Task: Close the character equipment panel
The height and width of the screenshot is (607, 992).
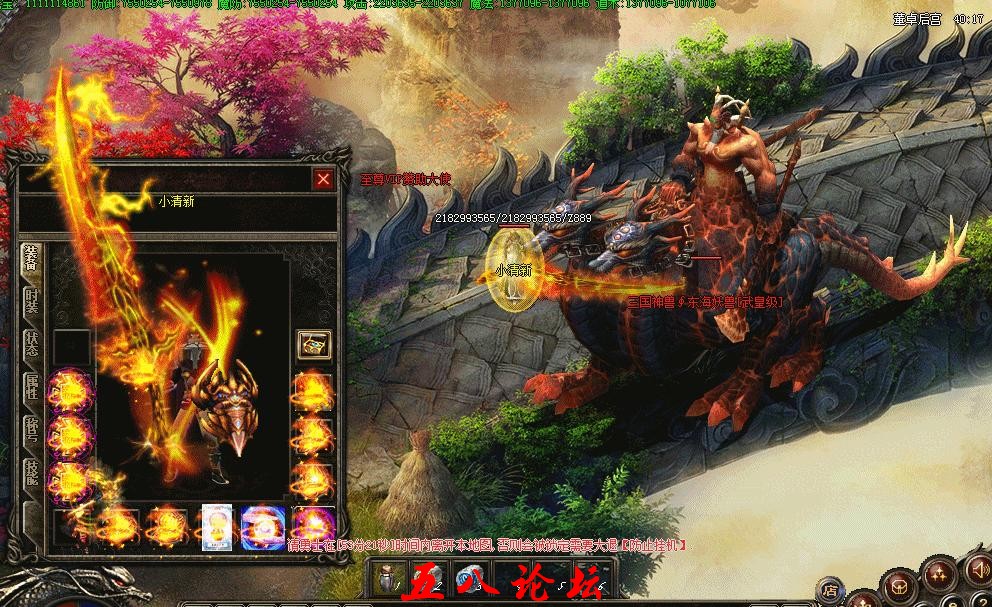Action: pyautogui.click(x=323, y=180)
